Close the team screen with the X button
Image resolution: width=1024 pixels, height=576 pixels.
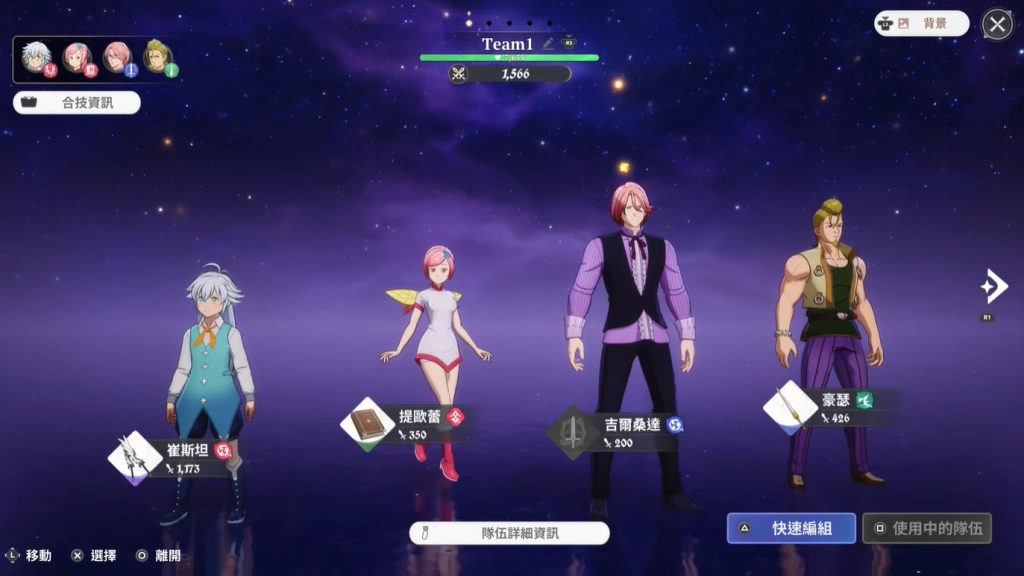point(997,24)
